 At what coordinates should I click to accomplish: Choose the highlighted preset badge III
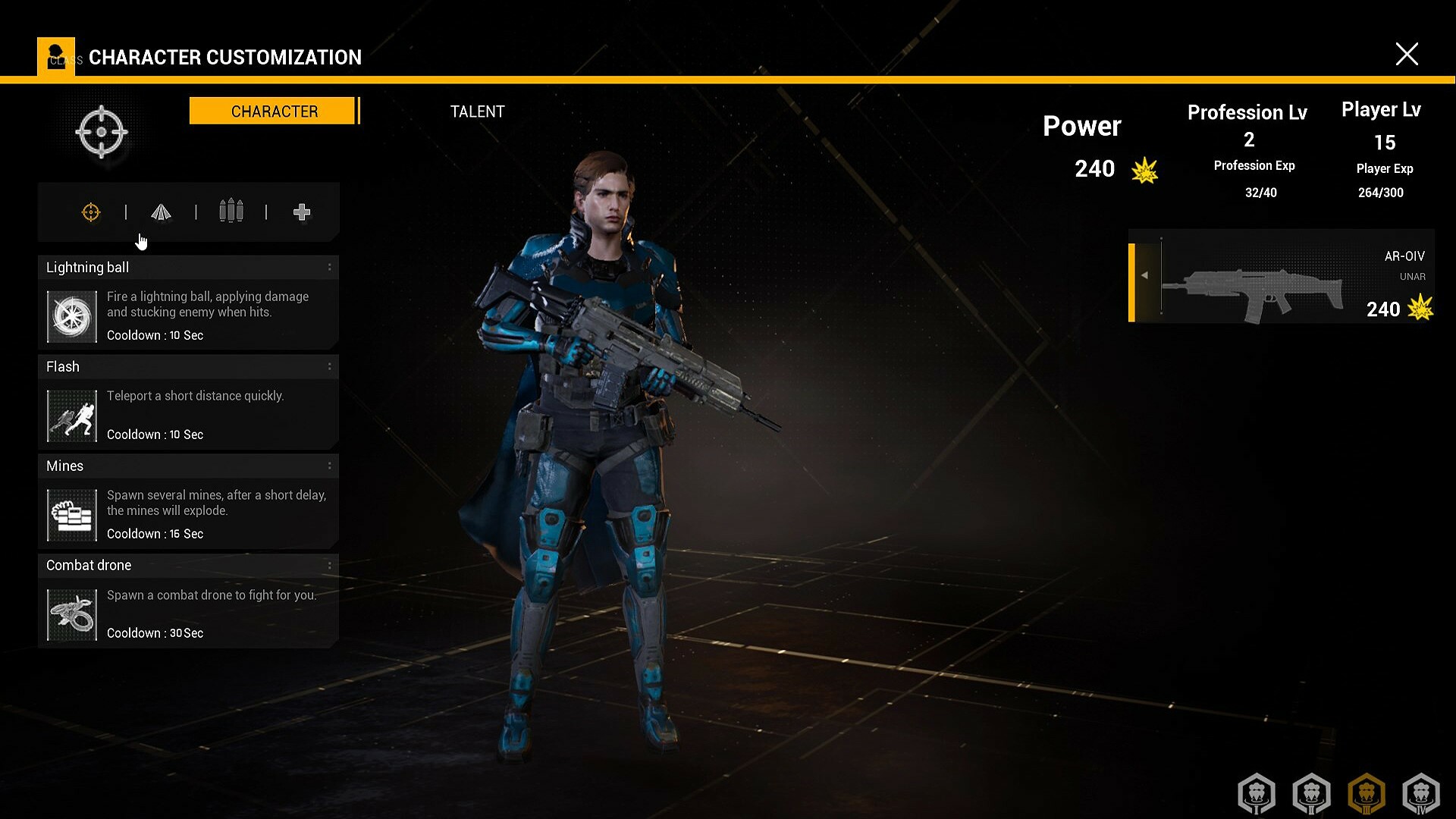(x=1367, y=793)
